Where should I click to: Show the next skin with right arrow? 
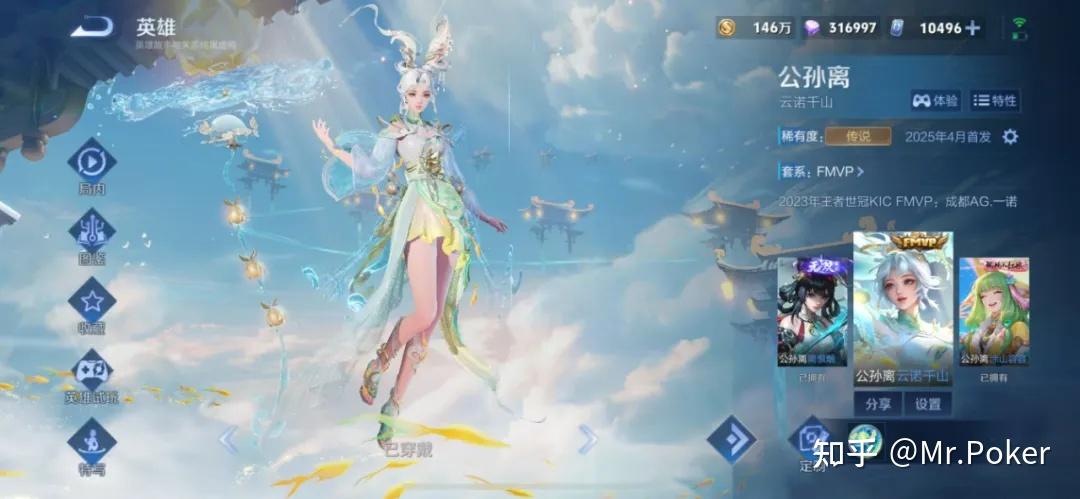pyautogui.click(x=588, y=438)
